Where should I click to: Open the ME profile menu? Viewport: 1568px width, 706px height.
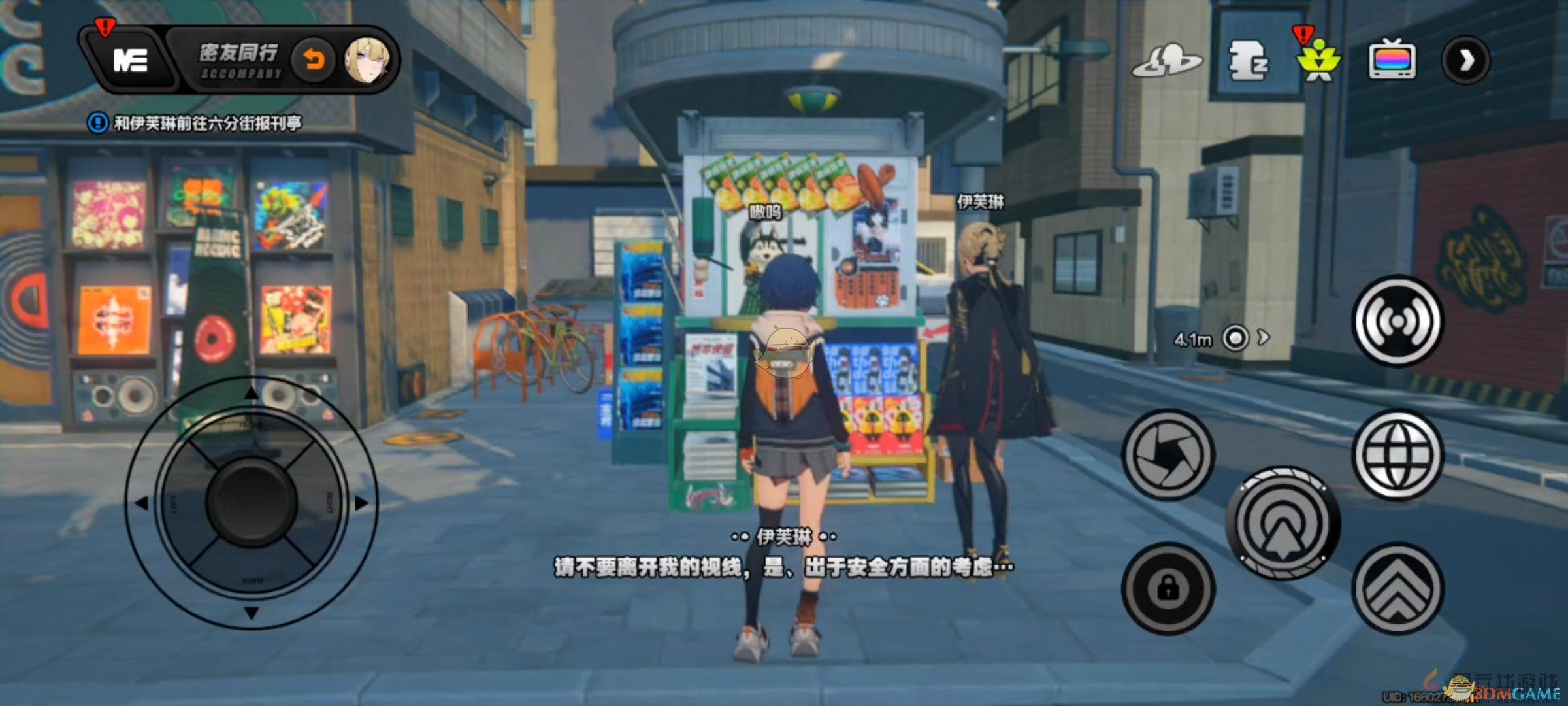click(131, 61)
